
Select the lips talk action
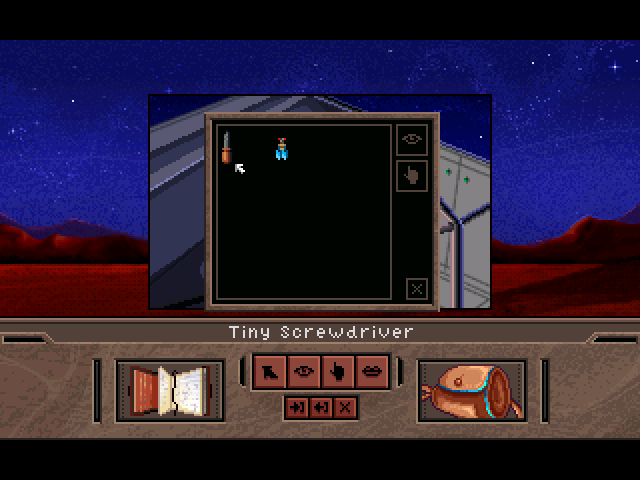point(370,372)
